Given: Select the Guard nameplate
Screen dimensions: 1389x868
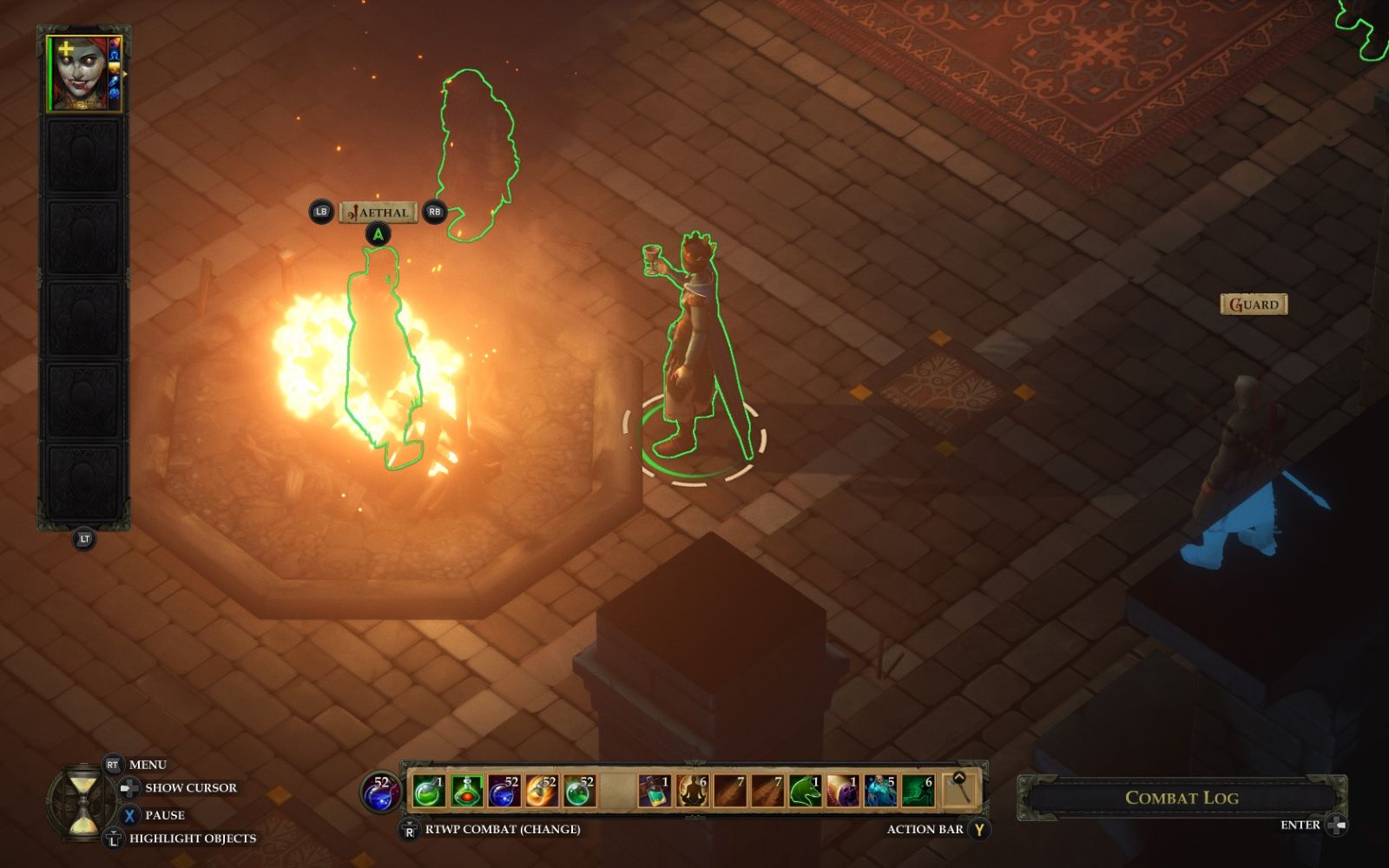Looking at the screenshot, I should (1254, 304).
